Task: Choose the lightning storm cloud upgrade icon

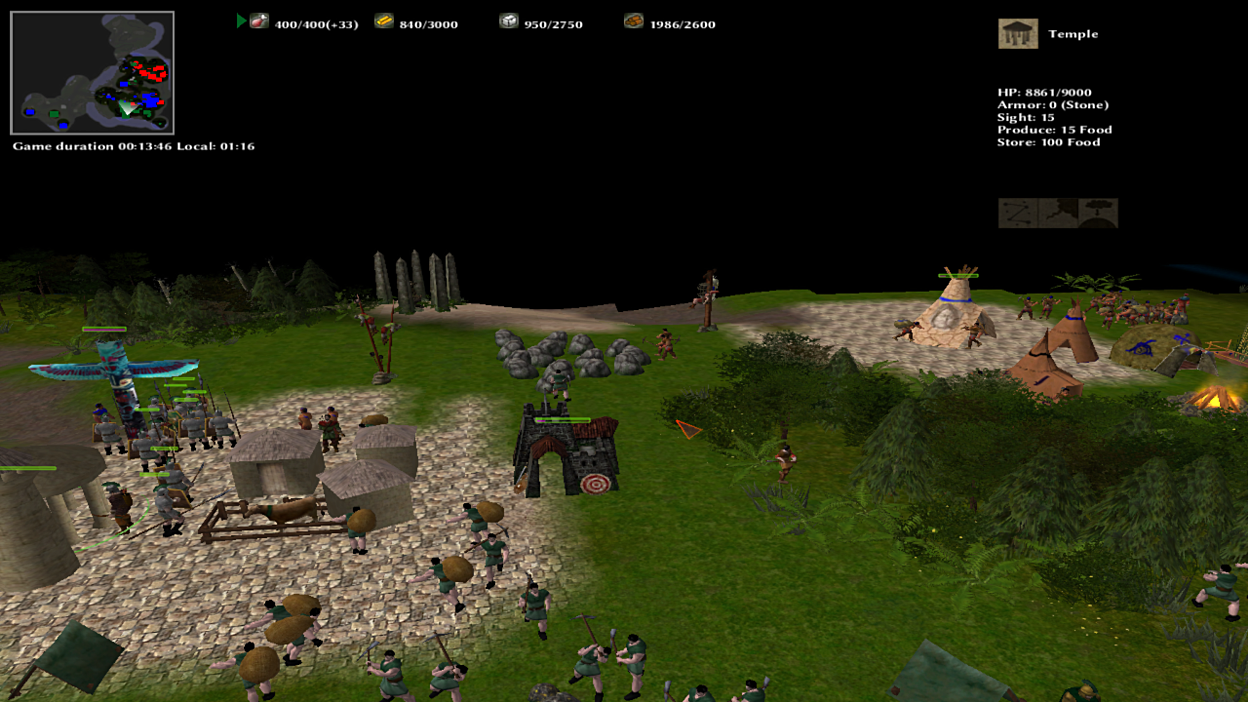Action: tap(1058, 213)
